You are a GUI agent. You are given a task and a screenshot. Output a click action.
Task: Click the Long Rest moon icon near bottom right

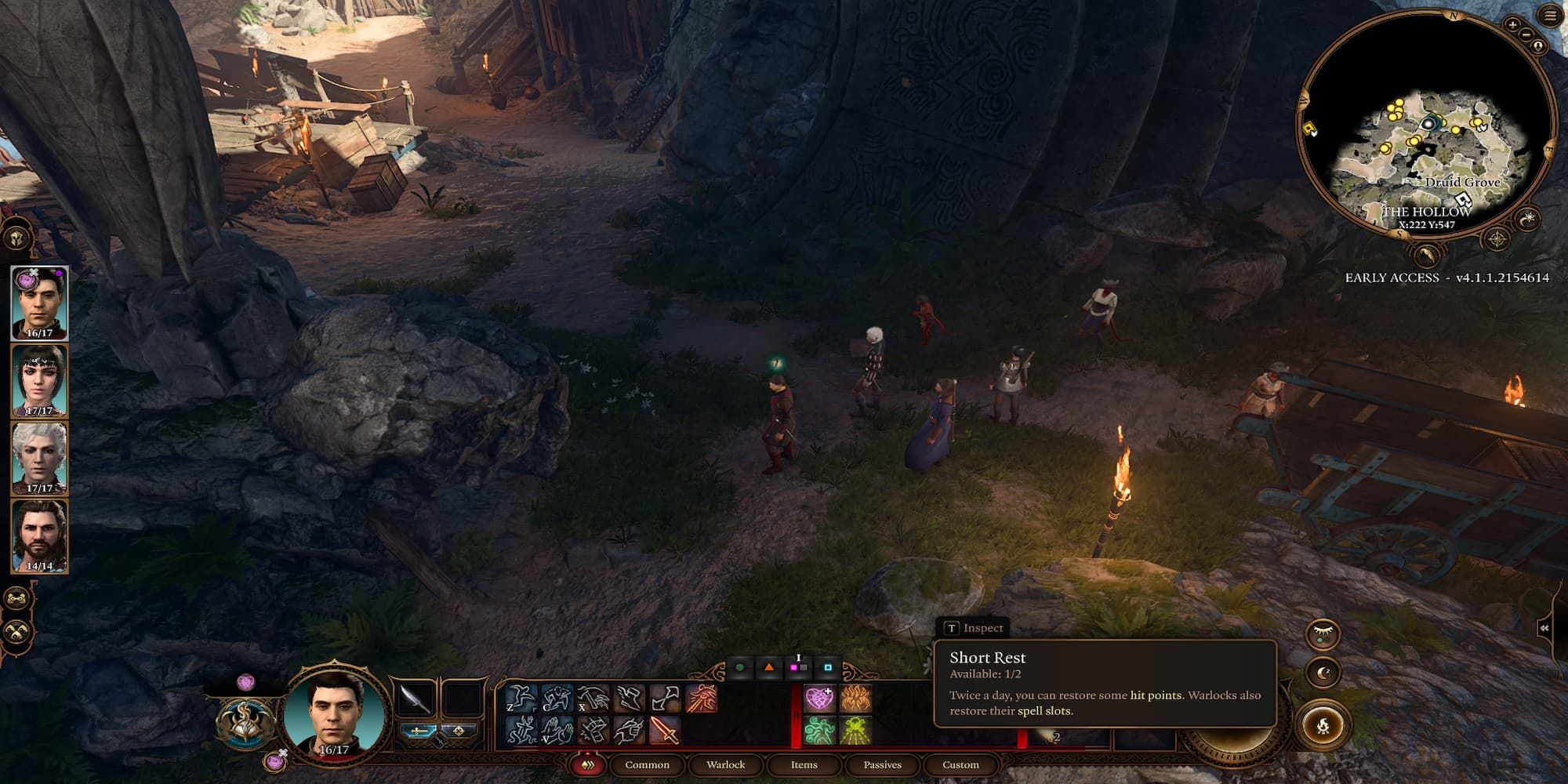[1323, 672]
